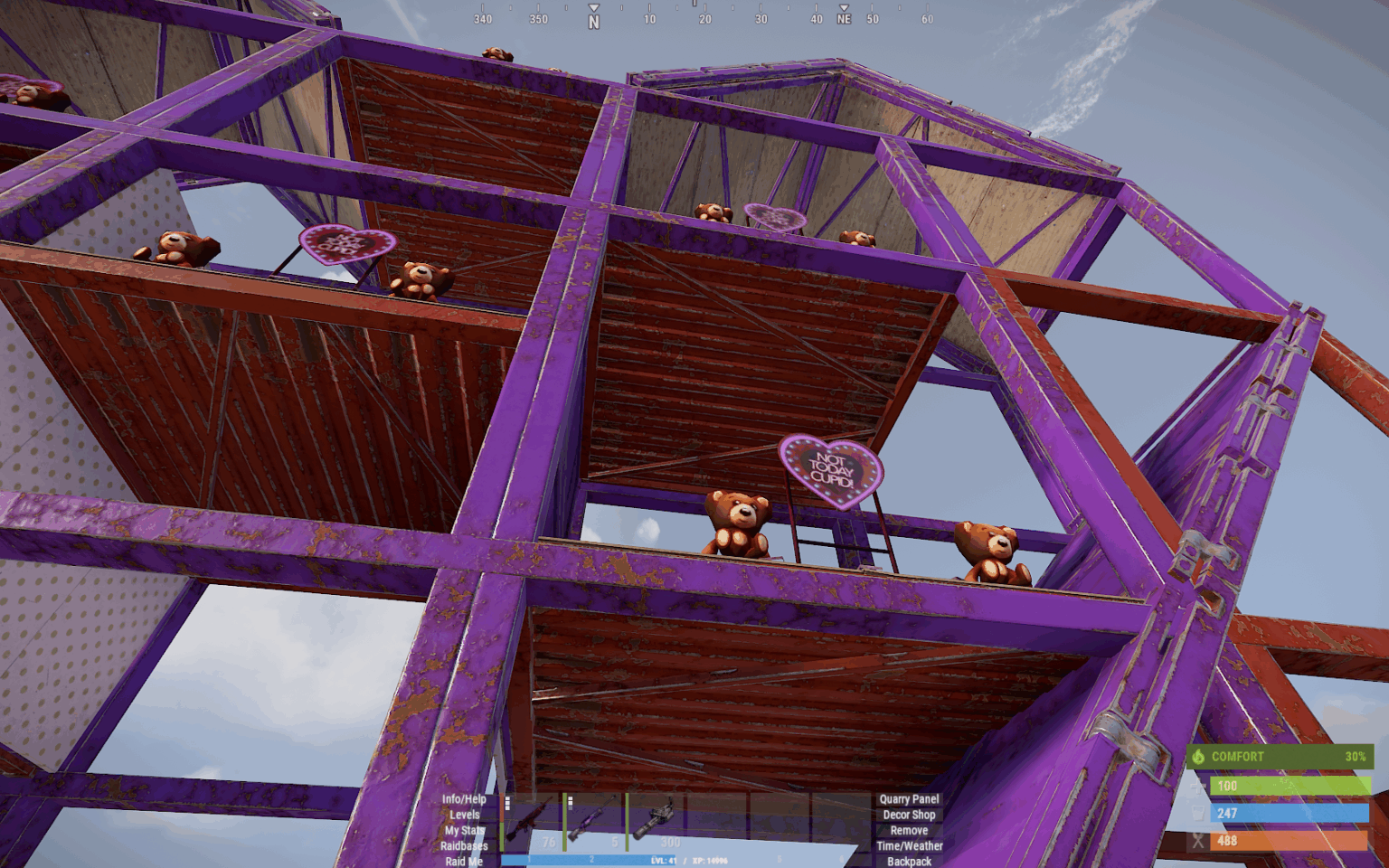Choose the minigun hotbar slot
Screen dimensions: 1389x868
pos(657,823)
